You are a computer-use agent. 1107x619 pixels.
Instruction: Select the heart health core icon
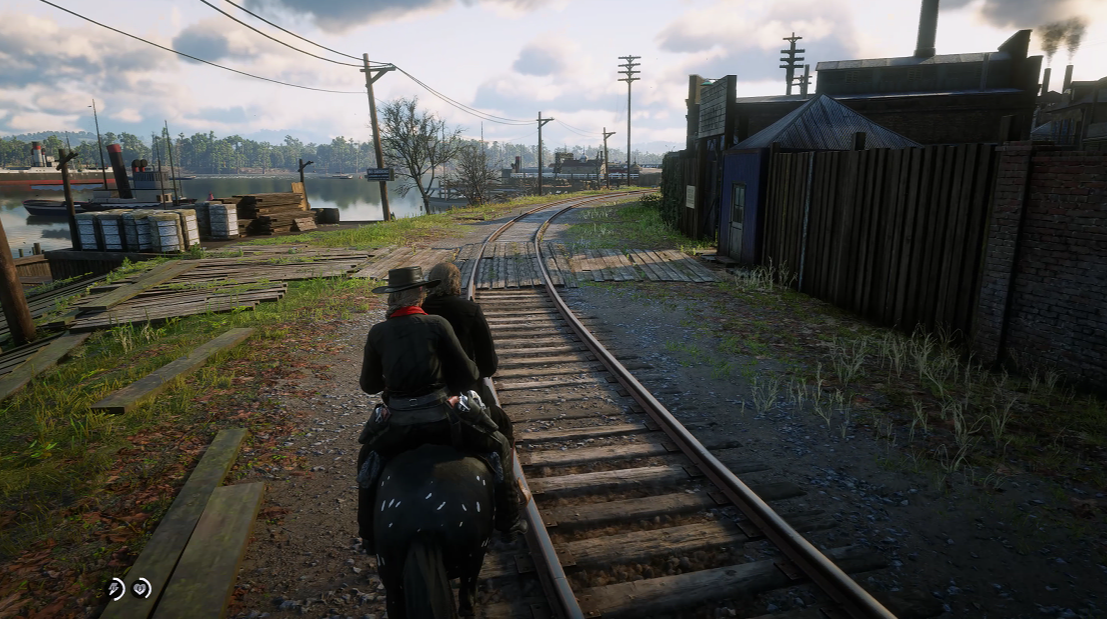(142, 588)
